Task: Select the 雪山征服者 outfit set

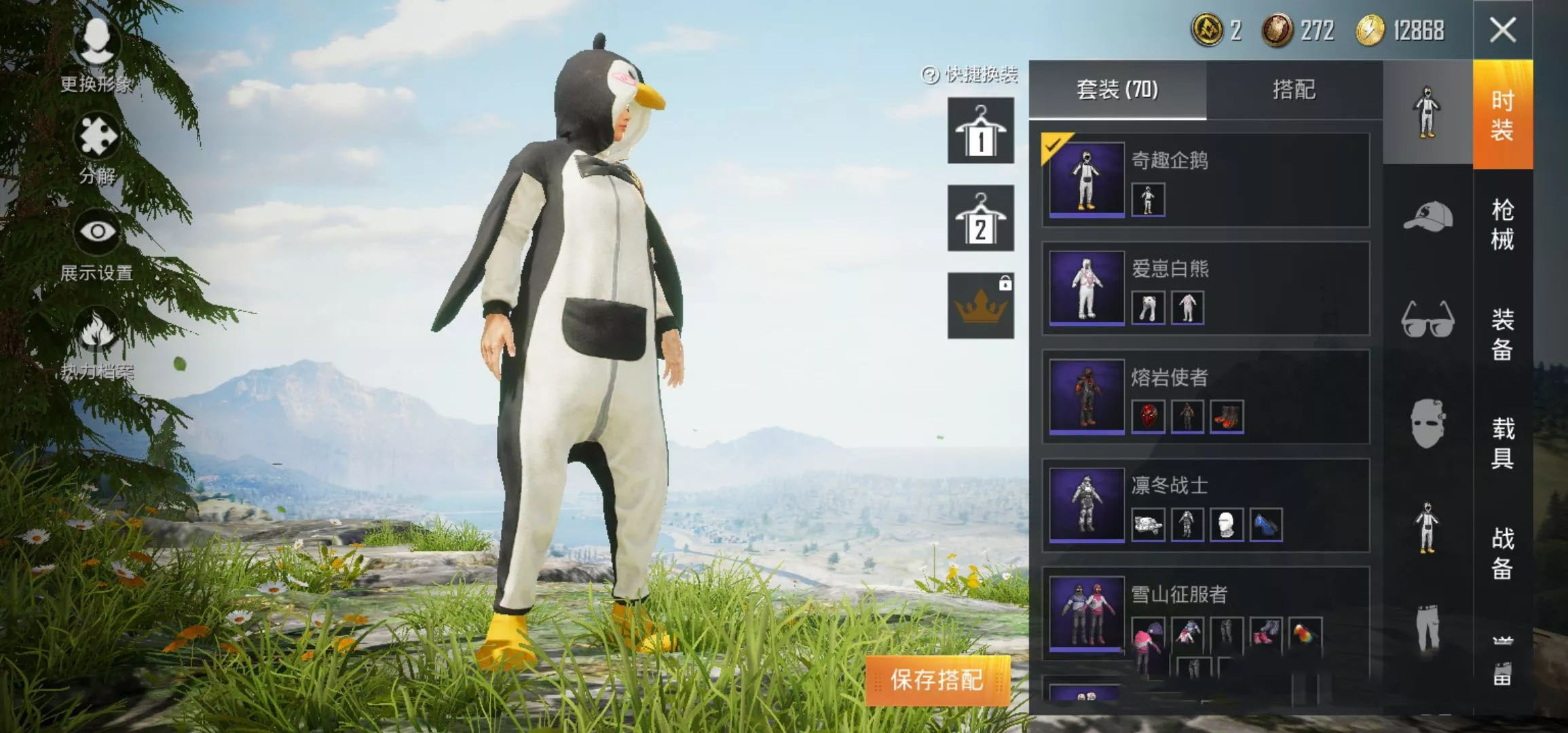Action: [1206, 613]
